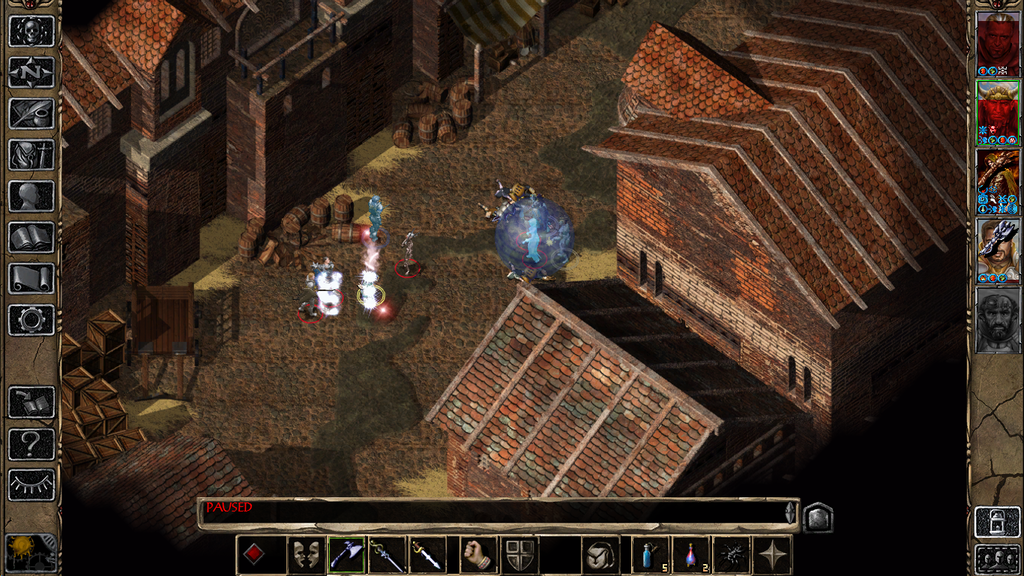This screenshot has height=576, width=1024.
Task: Open the inventory screen button
Action: tap(31, 154)
